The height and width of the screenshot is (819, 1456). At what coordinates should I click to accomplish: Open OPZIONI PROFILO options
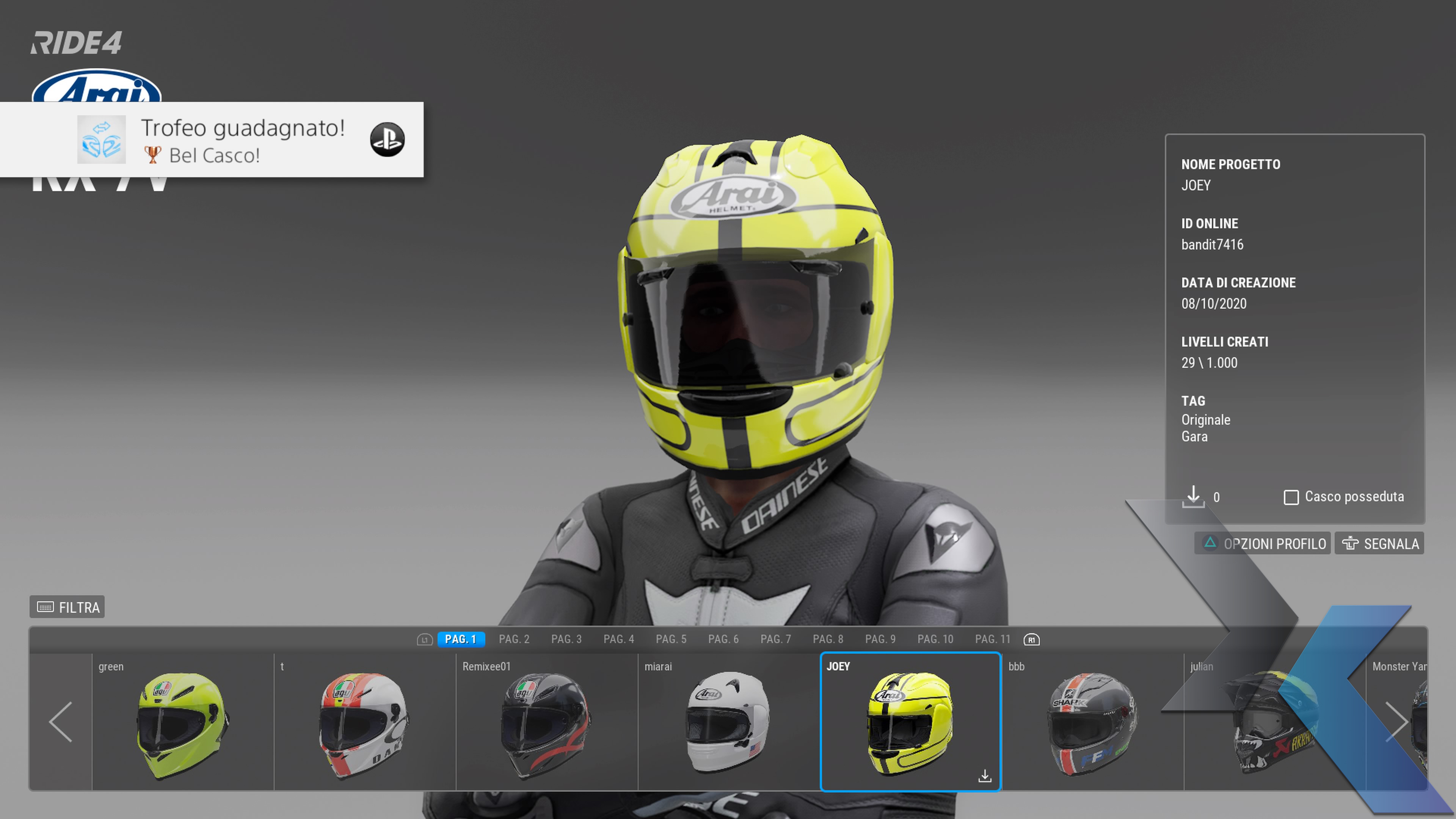point(1263,544)
